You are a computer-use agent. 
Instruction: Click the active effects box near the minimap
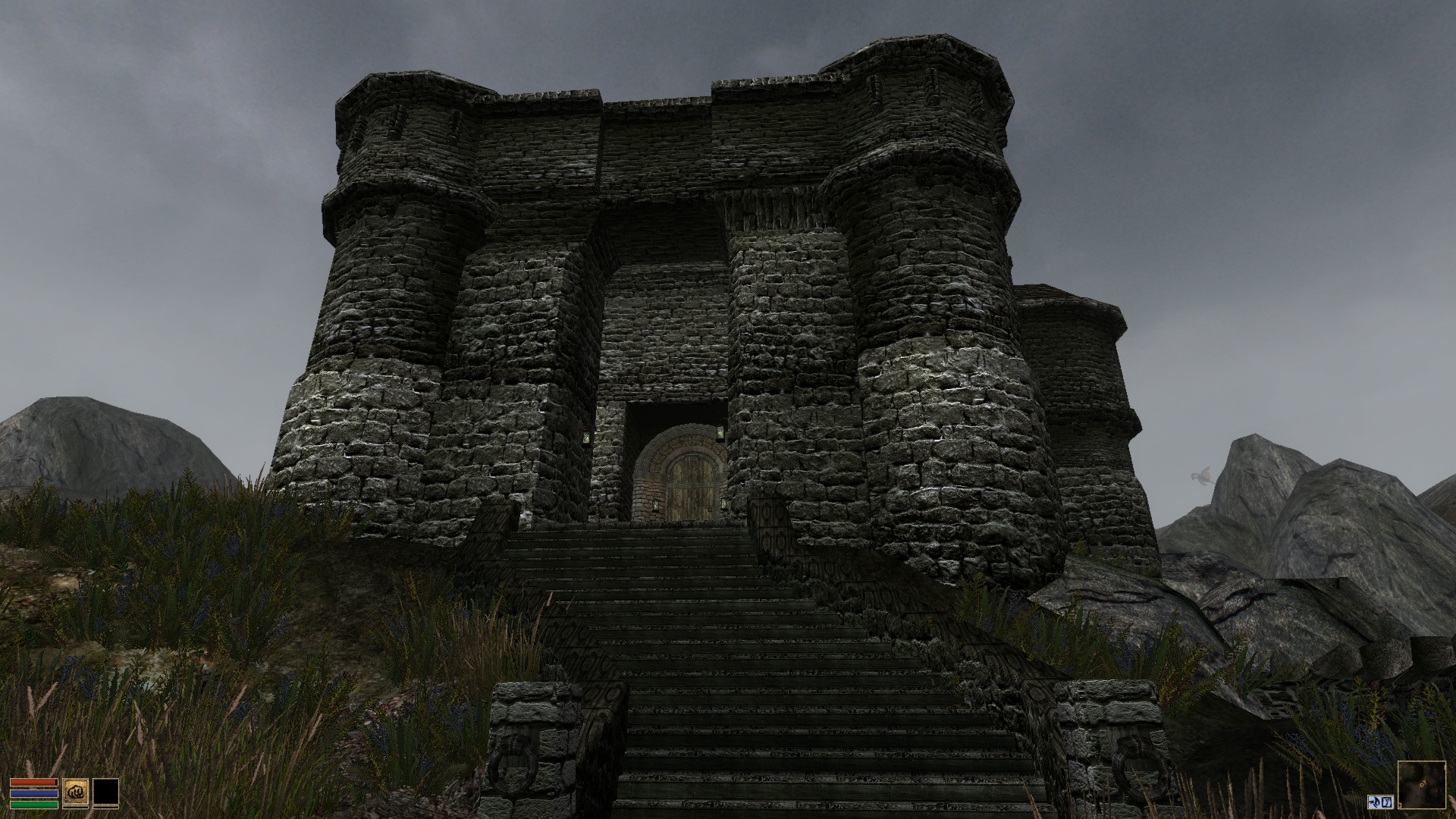1380,802
